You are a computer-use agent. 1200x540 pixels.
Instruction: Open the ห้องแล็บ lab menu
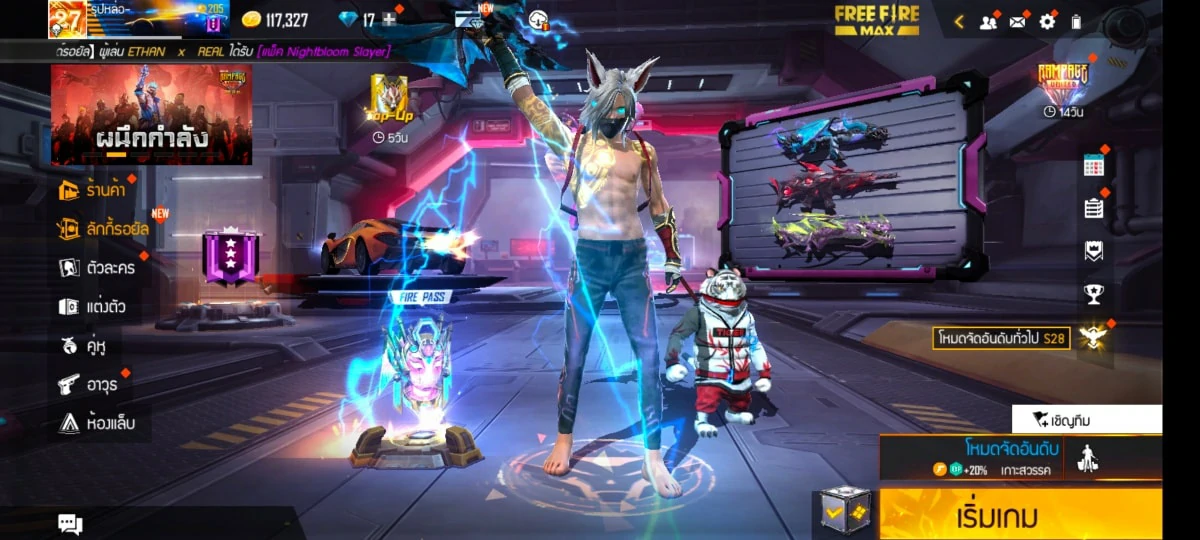tap(97, 423)
